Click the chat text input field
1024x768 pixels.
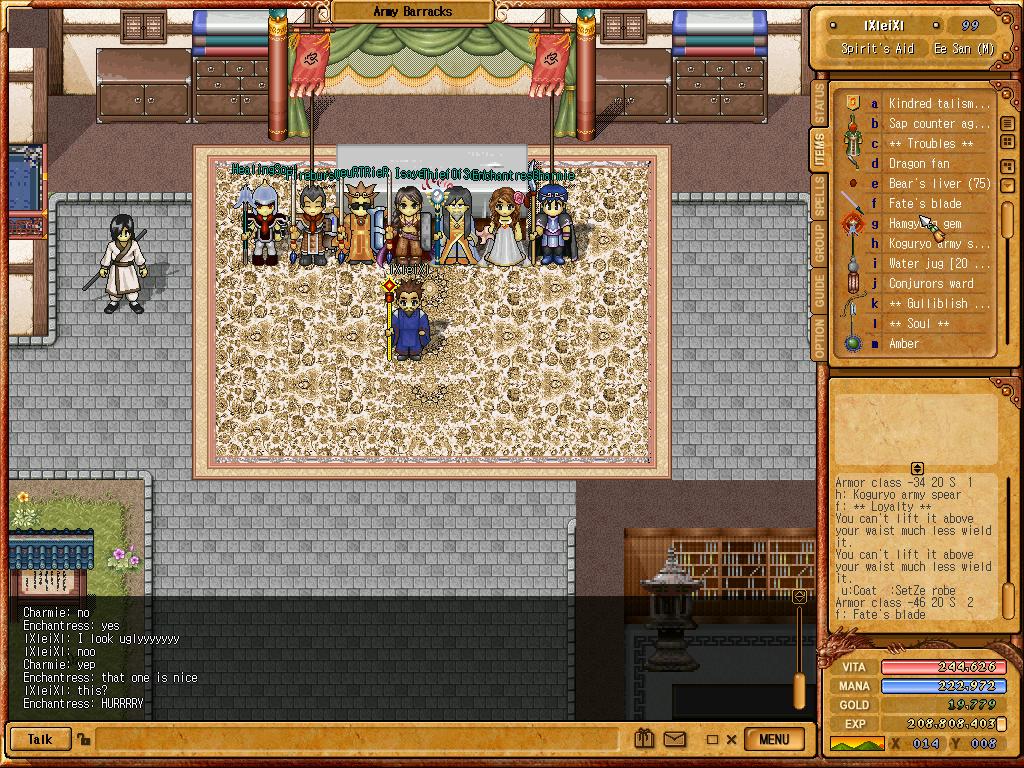[x=360, y=740]
